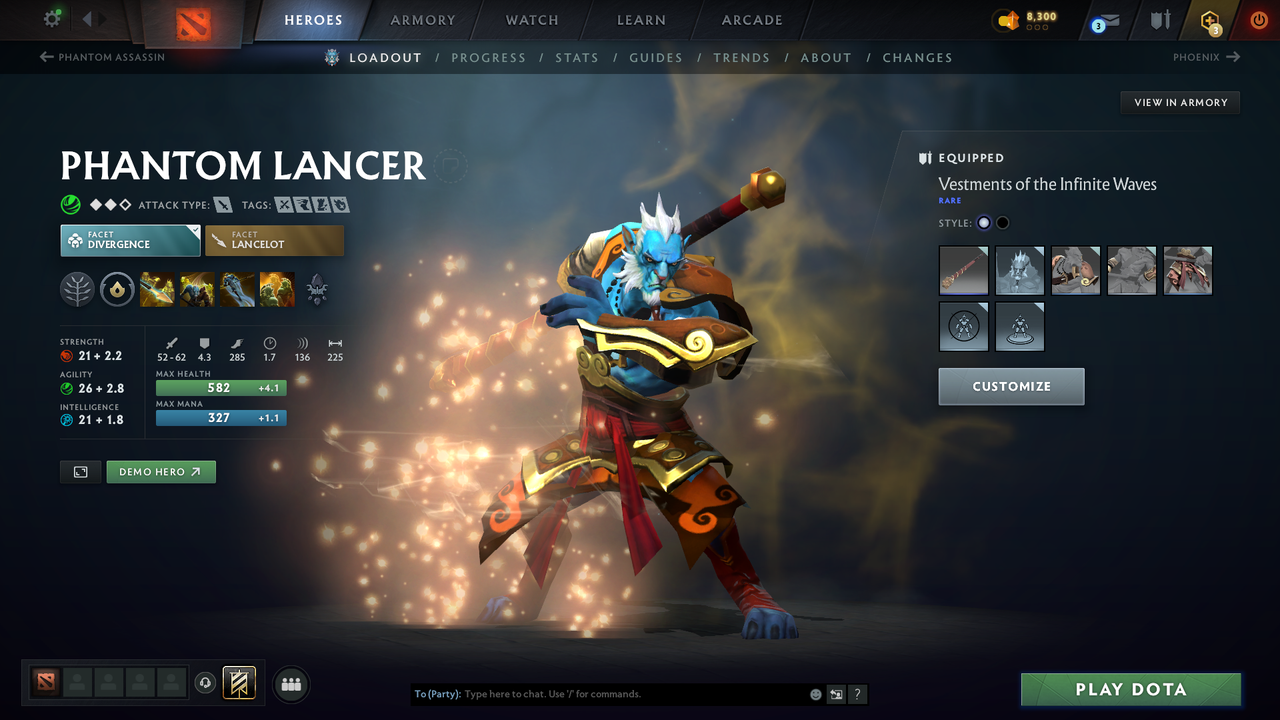The height and width of the screenshot is (720, 1280).
Task: Click View in Armory
Action: pos(1179,102)
